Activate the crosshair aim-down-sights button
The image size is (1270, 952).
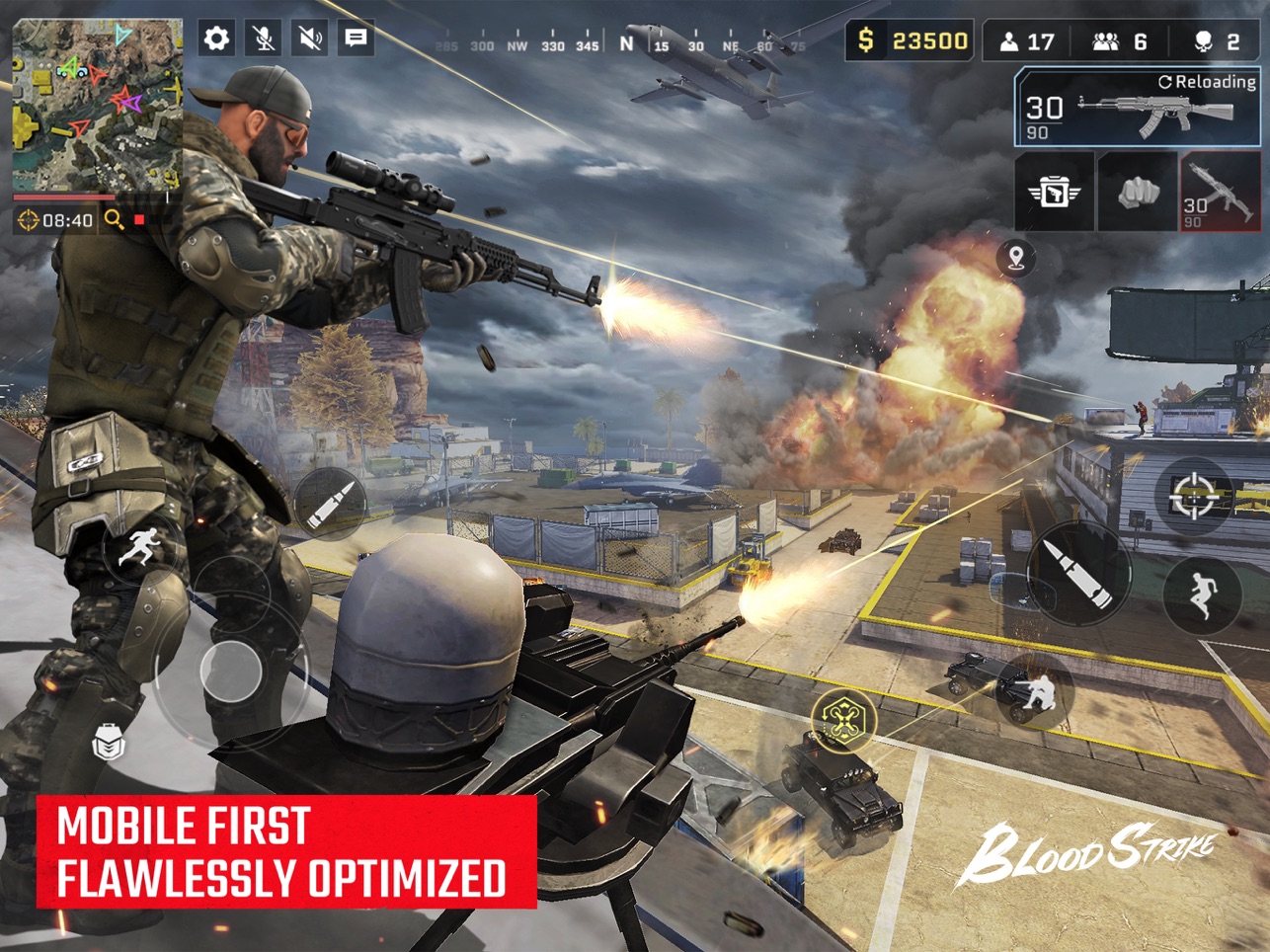1193,496
